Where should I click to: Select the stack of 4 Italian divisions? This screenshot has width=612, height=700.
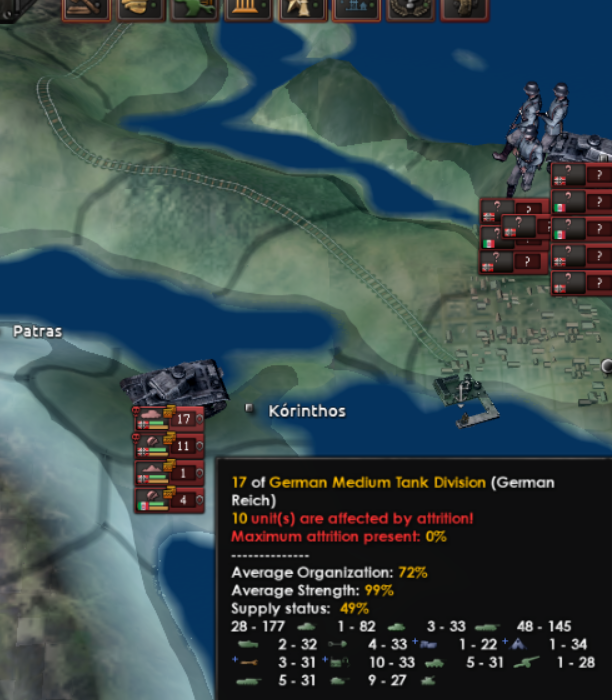point(170,499)
